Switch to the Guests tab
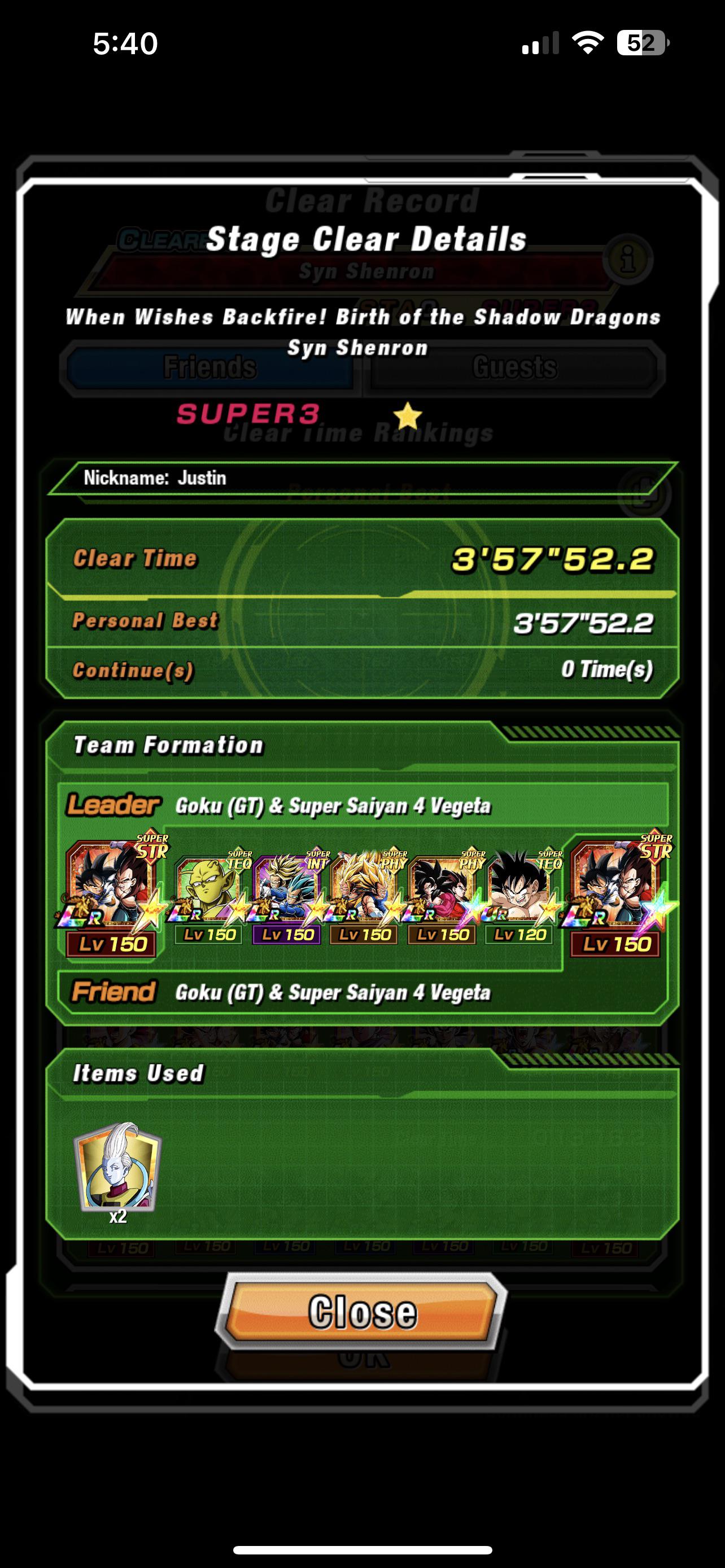Image resolution: width=725 pixels, height=1568 pixels. pos(514,368)
